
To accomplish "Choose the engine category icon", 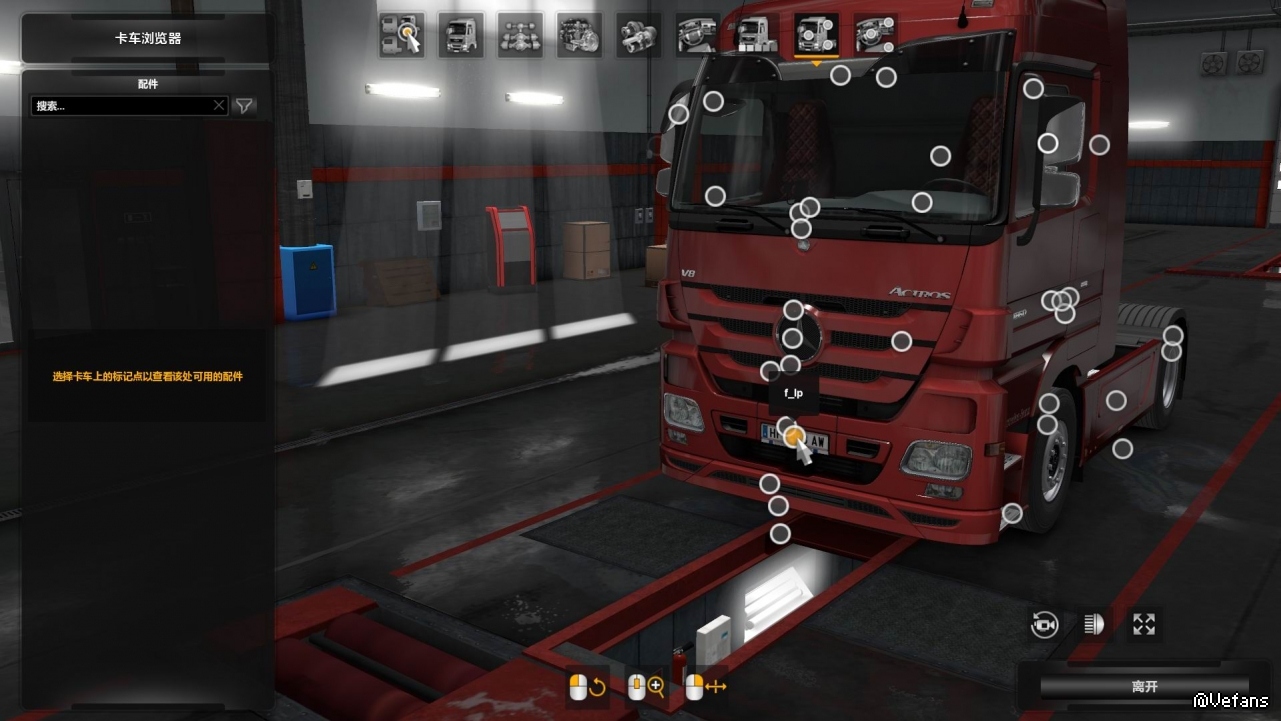I will click(579, 35).
